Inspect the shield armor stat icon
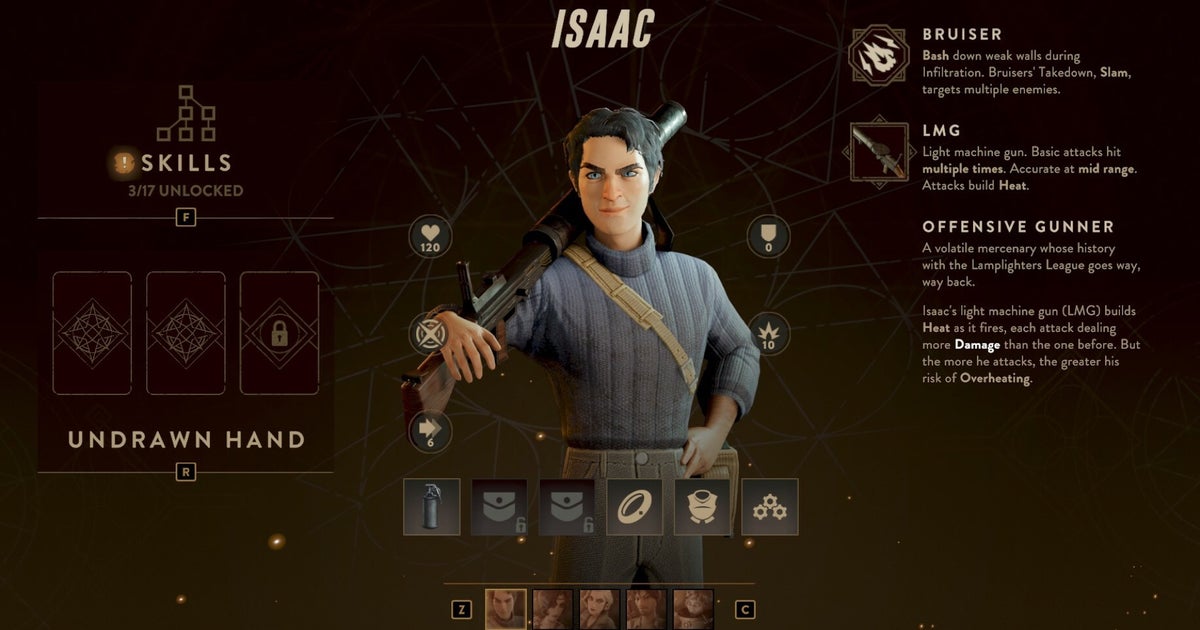Viewport: 1200px width, 630px height. [x=769, y=238]
